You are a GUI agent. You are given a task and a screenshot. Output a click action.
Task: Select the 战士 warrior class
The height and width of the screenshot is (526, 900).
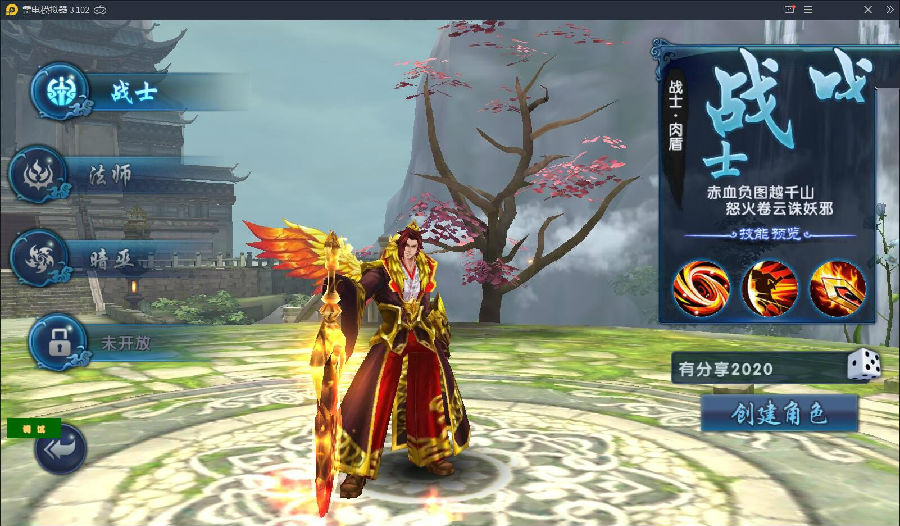(134, 93)
